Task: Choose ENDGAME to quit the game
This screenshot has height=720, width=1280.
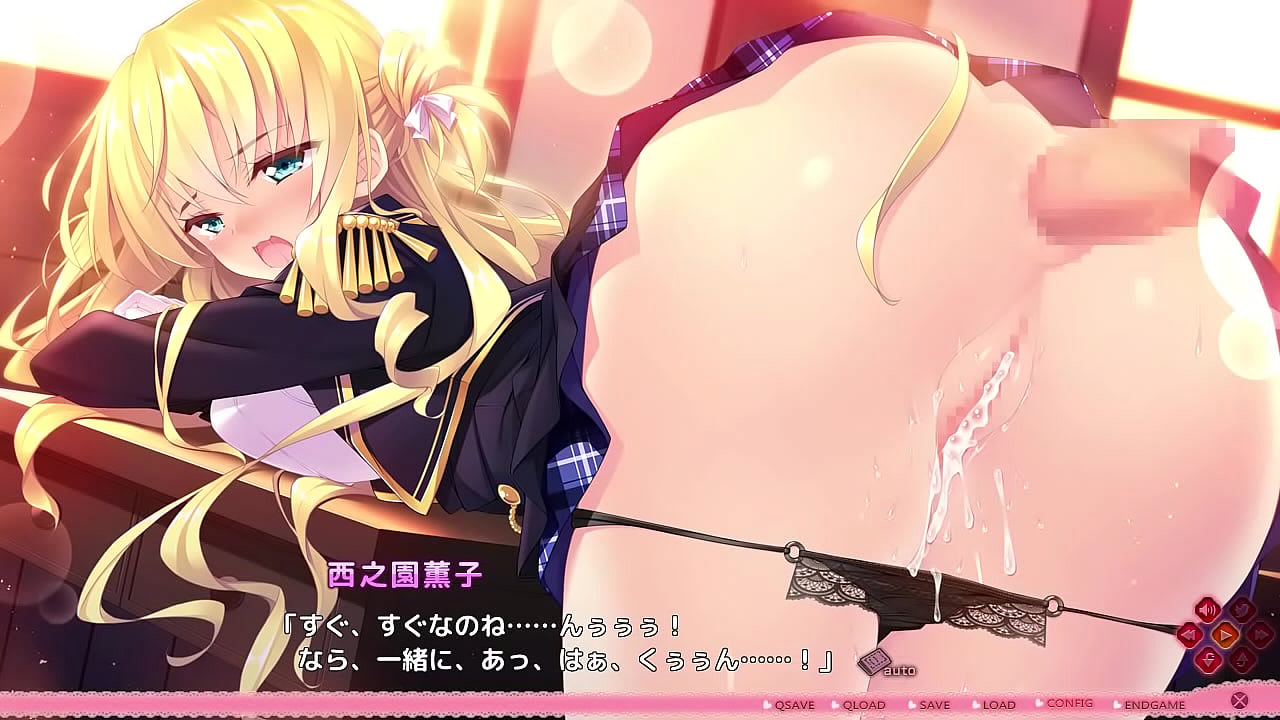Action: click(1154, 705)
